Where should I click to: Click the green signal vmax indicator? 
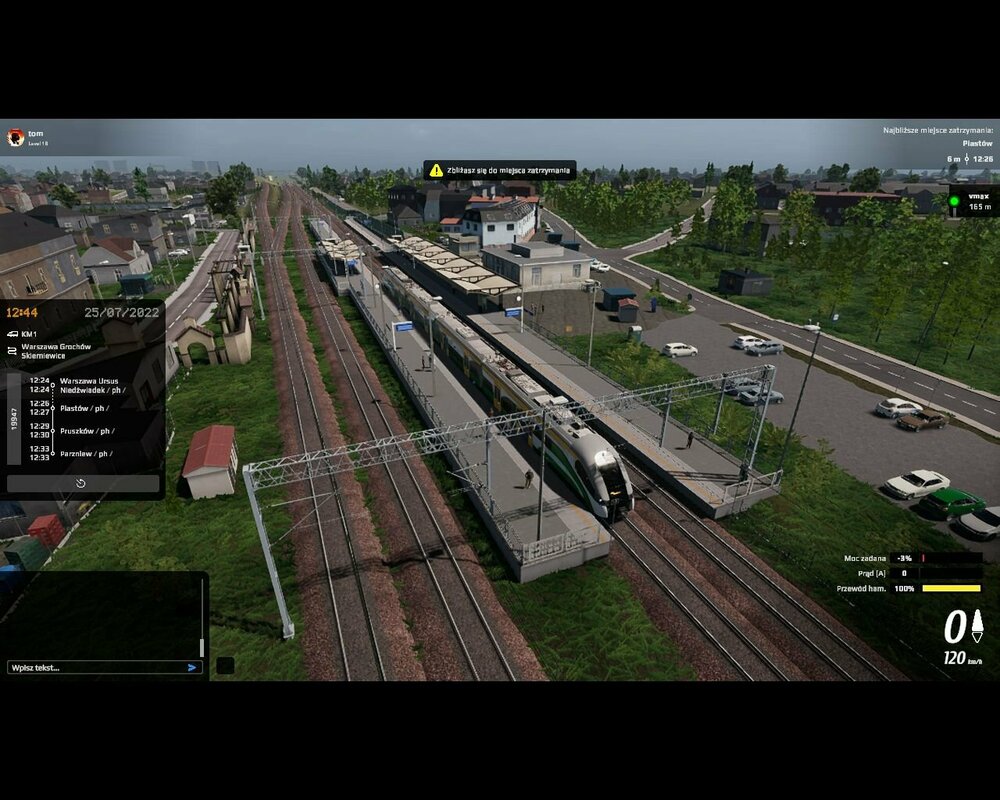point(954,201)
